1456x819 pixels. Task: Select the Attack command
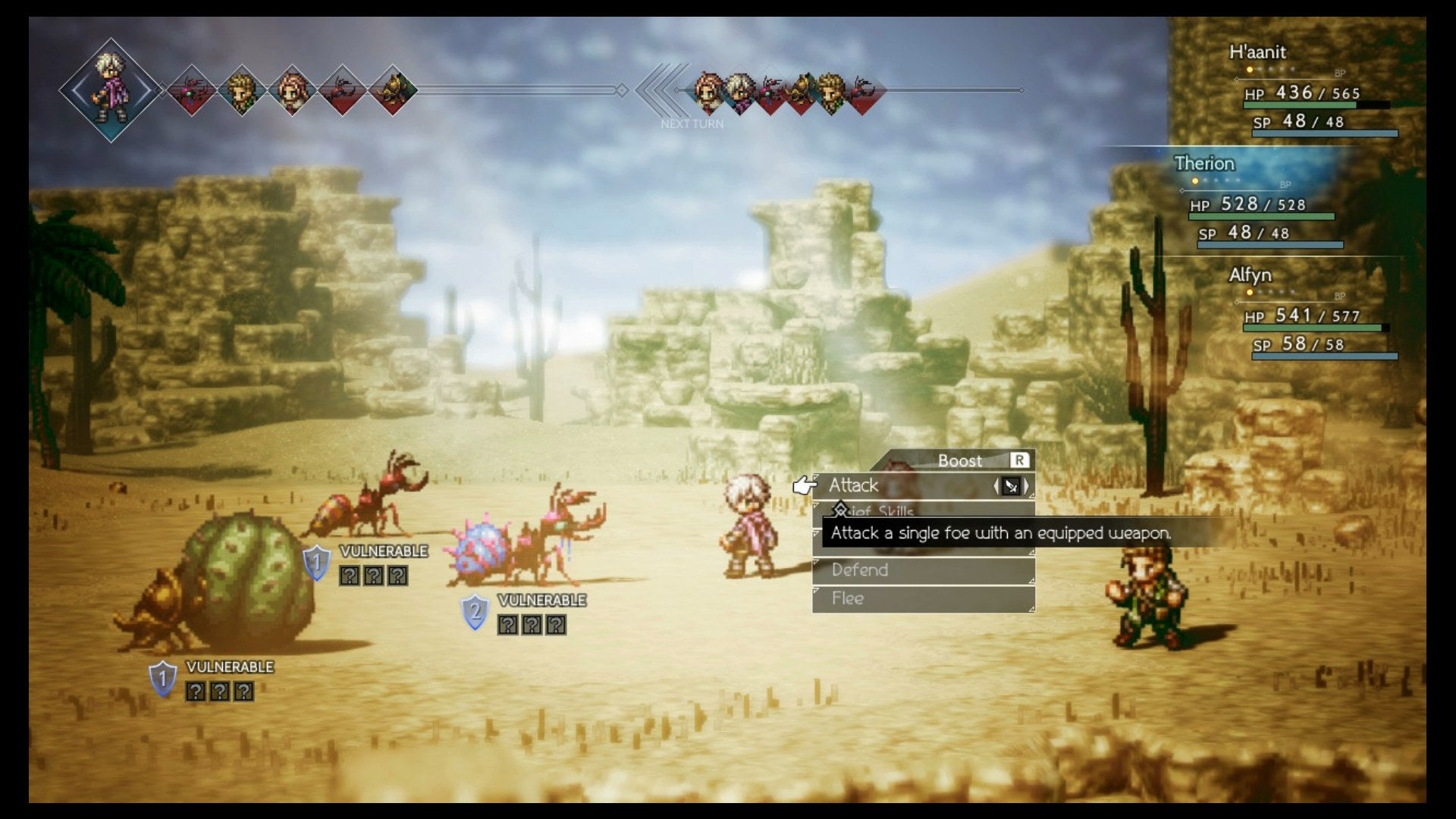[x=855, y=485]
